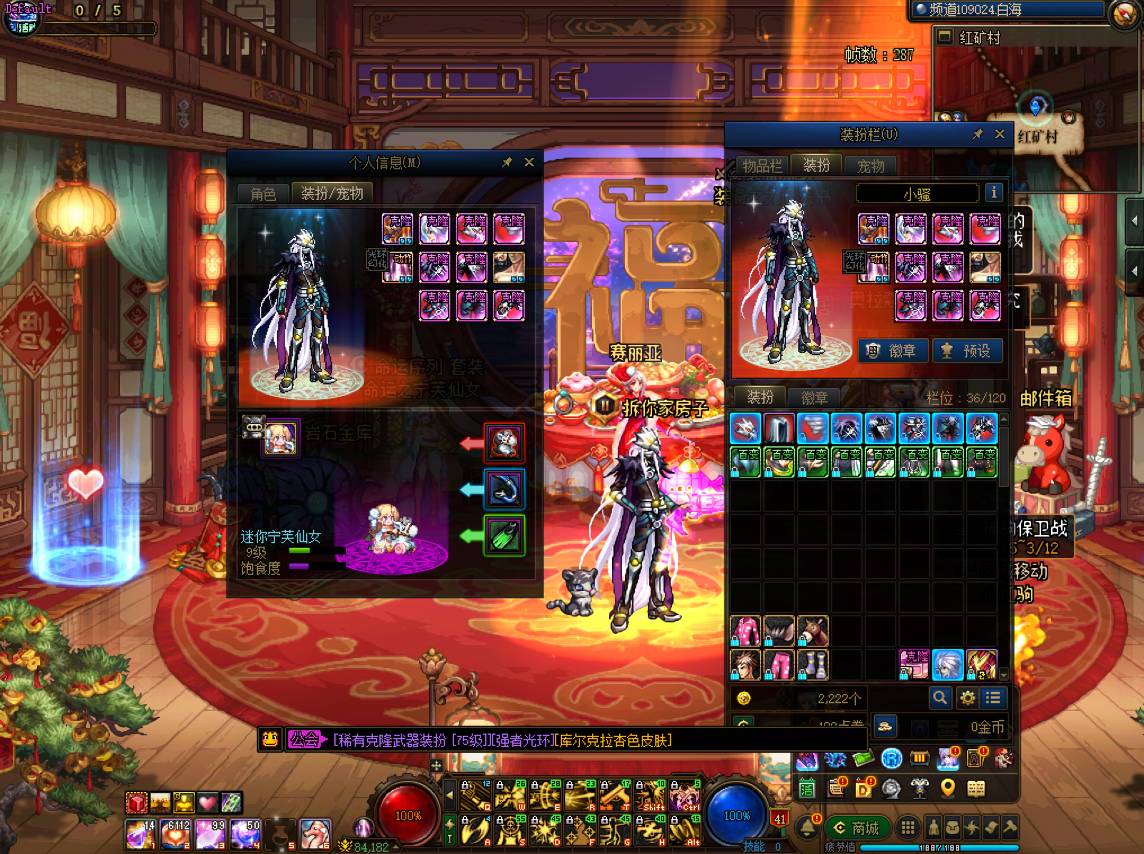Click the red pet equipment slot
Image resolution: width=1144 pixels, height=854 pixels.
point(504,442)
